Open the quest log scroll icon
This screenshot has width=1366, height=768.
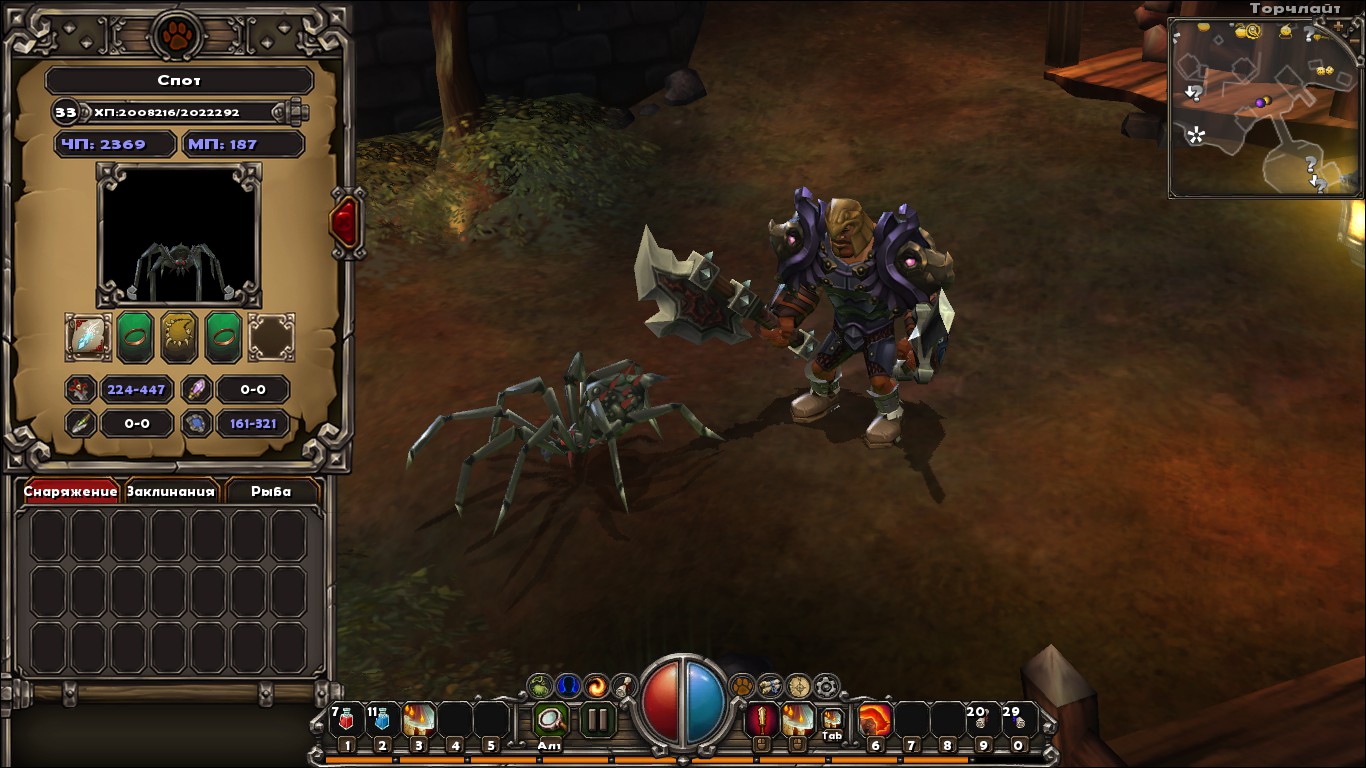(624, 686)
